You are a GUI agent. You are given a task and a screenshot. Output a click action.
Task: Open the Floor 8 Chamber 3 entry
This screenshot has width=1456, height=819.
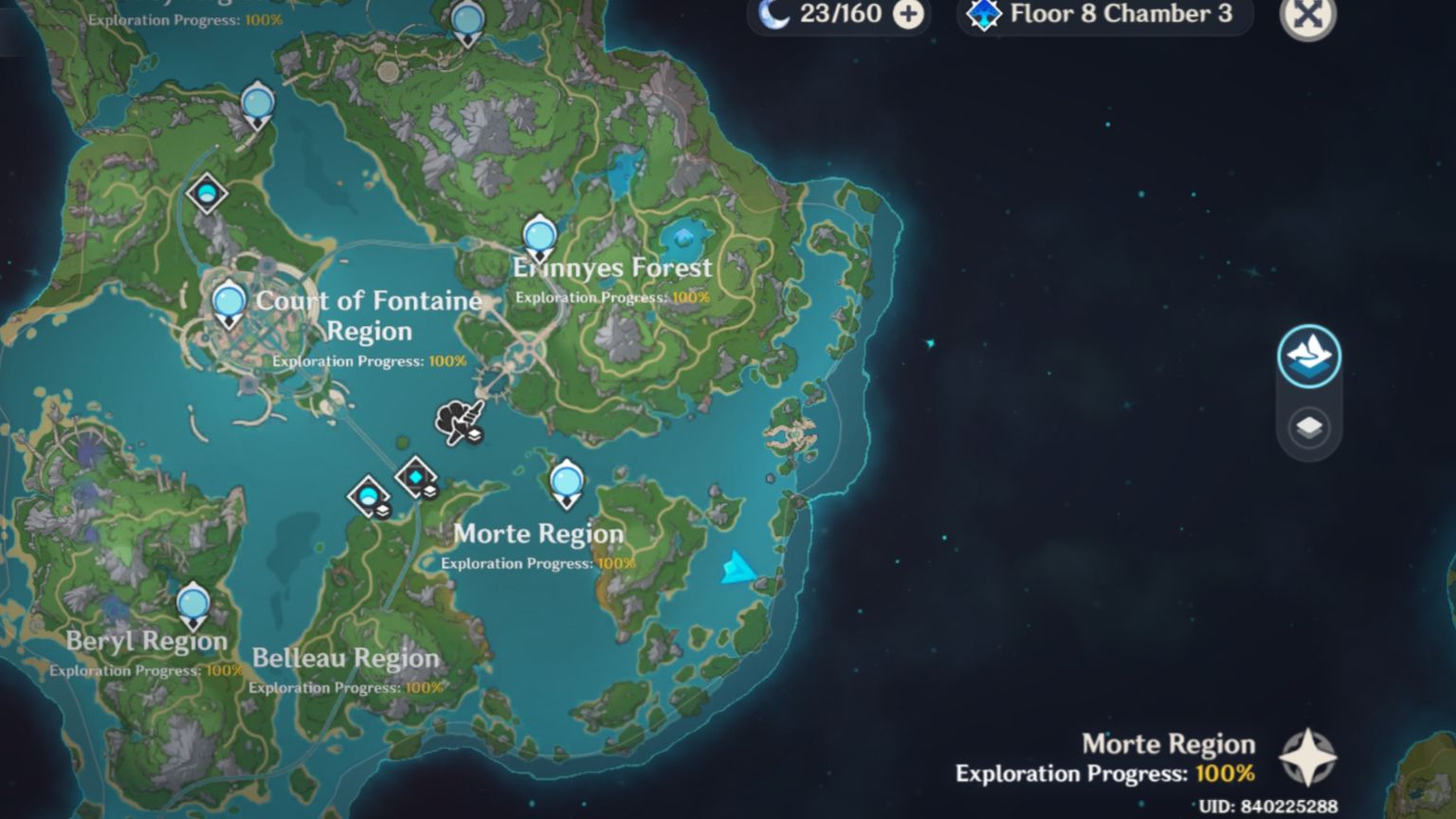tap(1119, 14)
